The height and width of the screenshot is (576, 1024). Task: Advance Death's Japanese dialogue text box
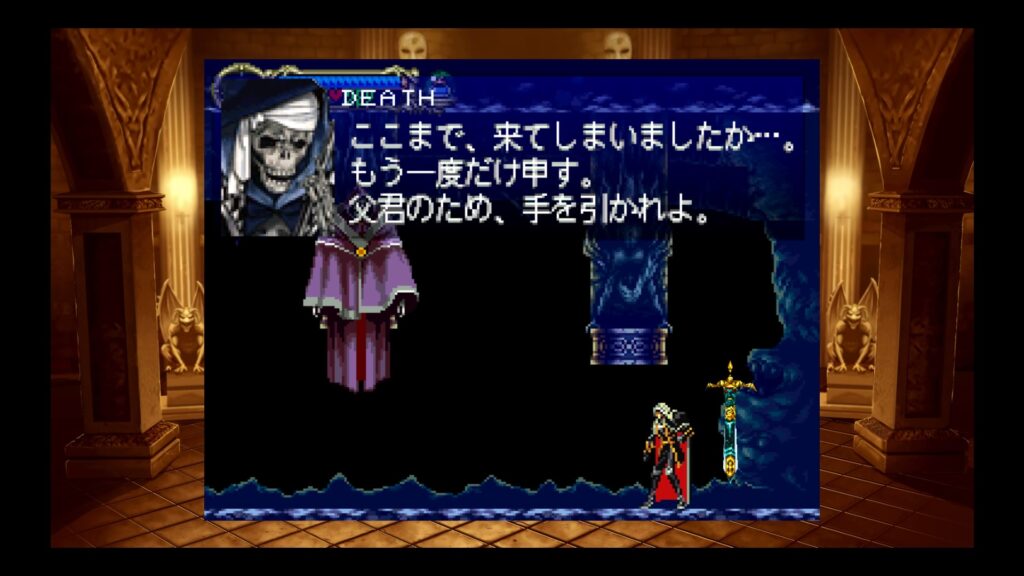tap(570, 172)
